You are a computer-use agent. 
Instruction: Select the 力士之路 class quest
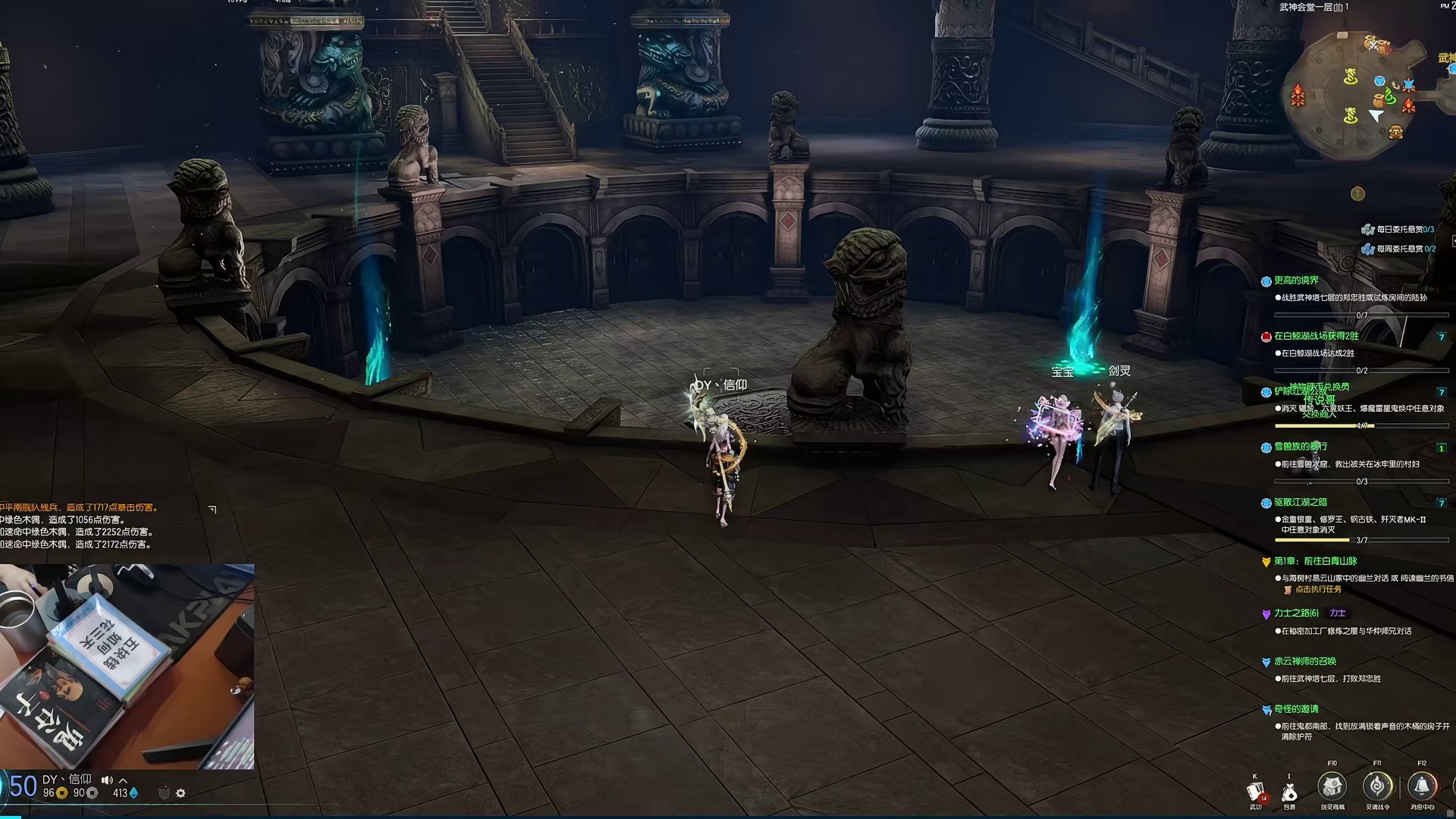(x=1296, y=613)
